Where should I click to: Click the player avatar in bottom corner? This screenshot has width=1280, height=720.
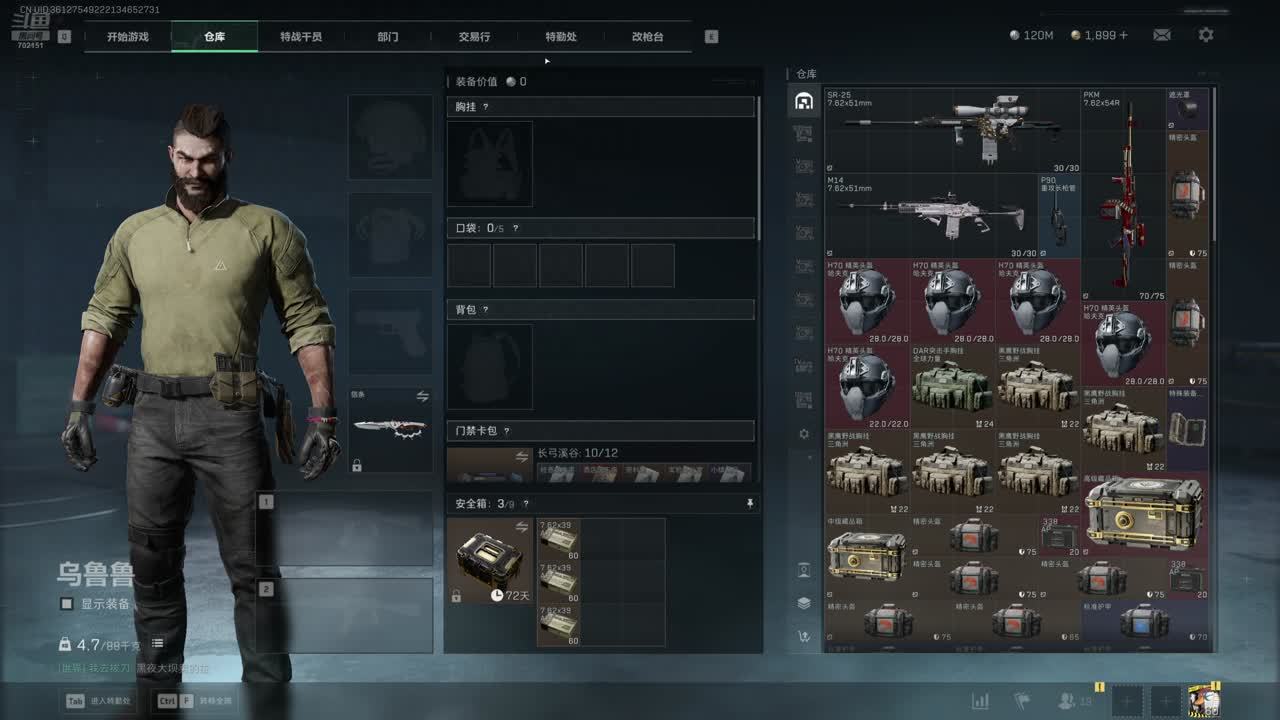1203,701
